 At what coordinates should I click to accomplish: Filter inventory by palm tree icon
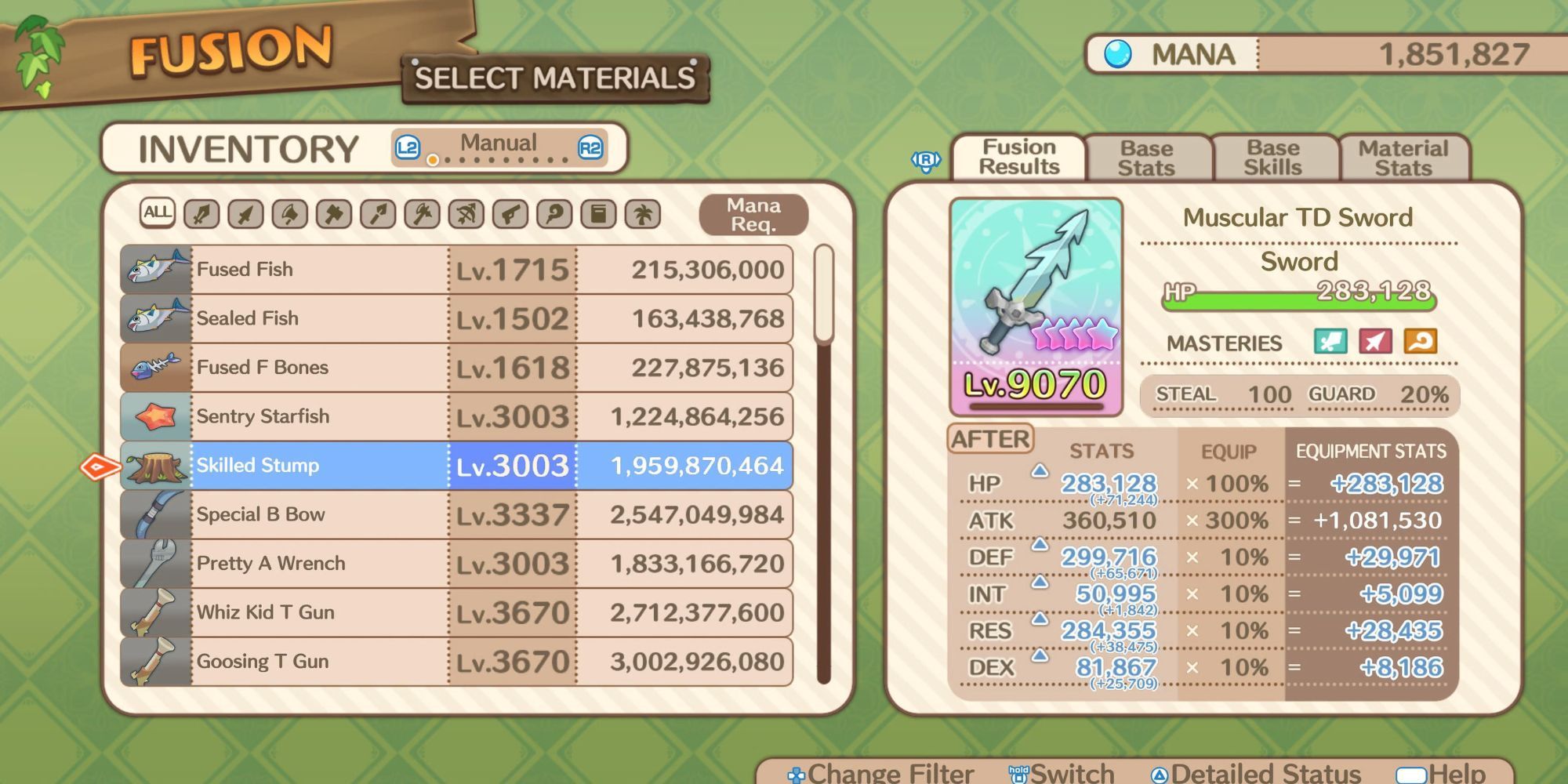point(643,214)
